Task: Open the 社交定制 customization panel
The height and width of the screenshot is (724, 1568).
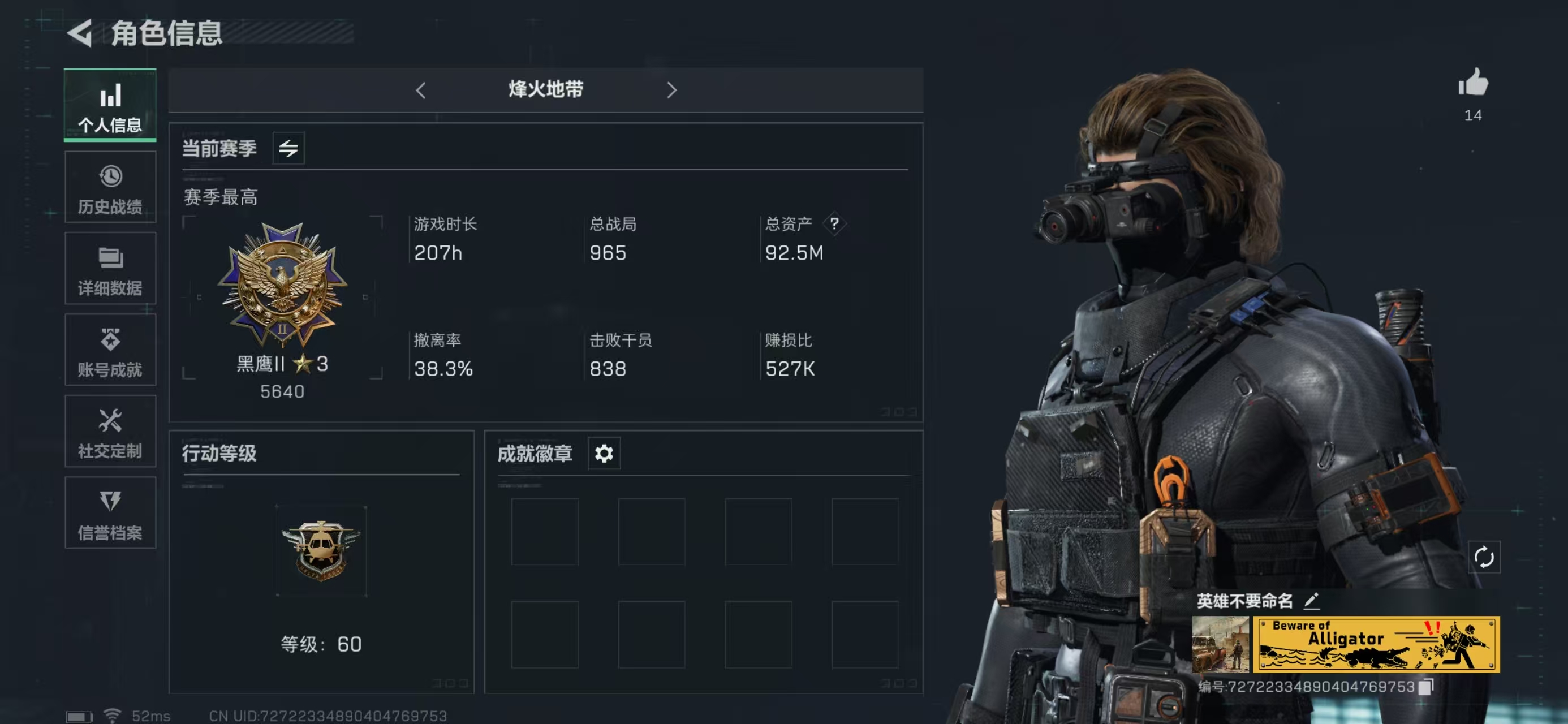Action: pos(110,431)
